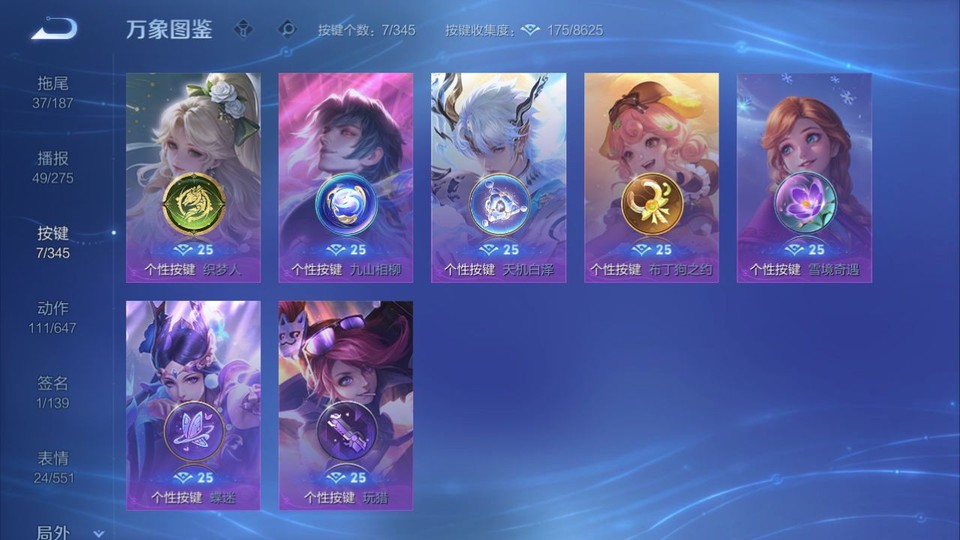The width and height of the screenshot is (960, 540).
Task: Open the 拖尾 (trail) category
Action: (54, 92)
